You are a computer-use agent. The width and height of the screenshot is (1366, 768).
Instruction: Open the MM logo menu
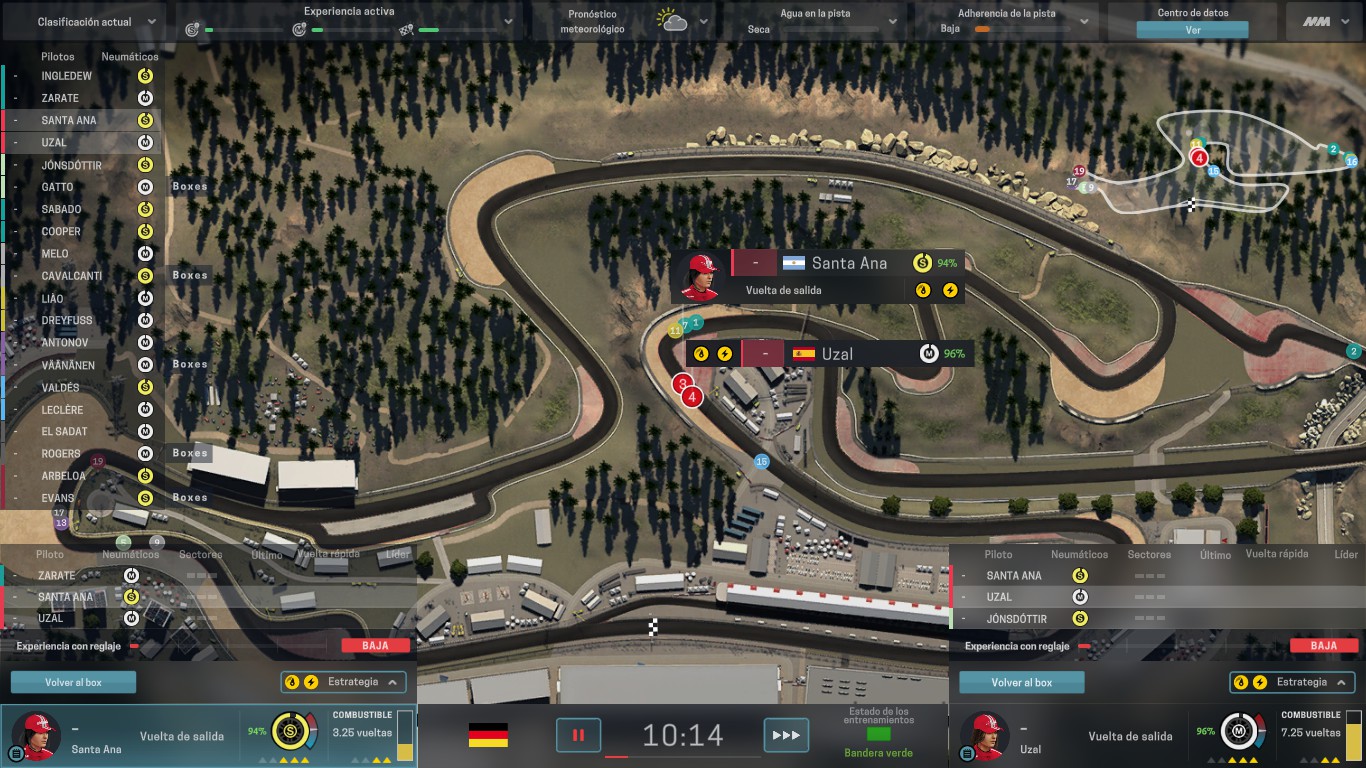click(1323, 22)
